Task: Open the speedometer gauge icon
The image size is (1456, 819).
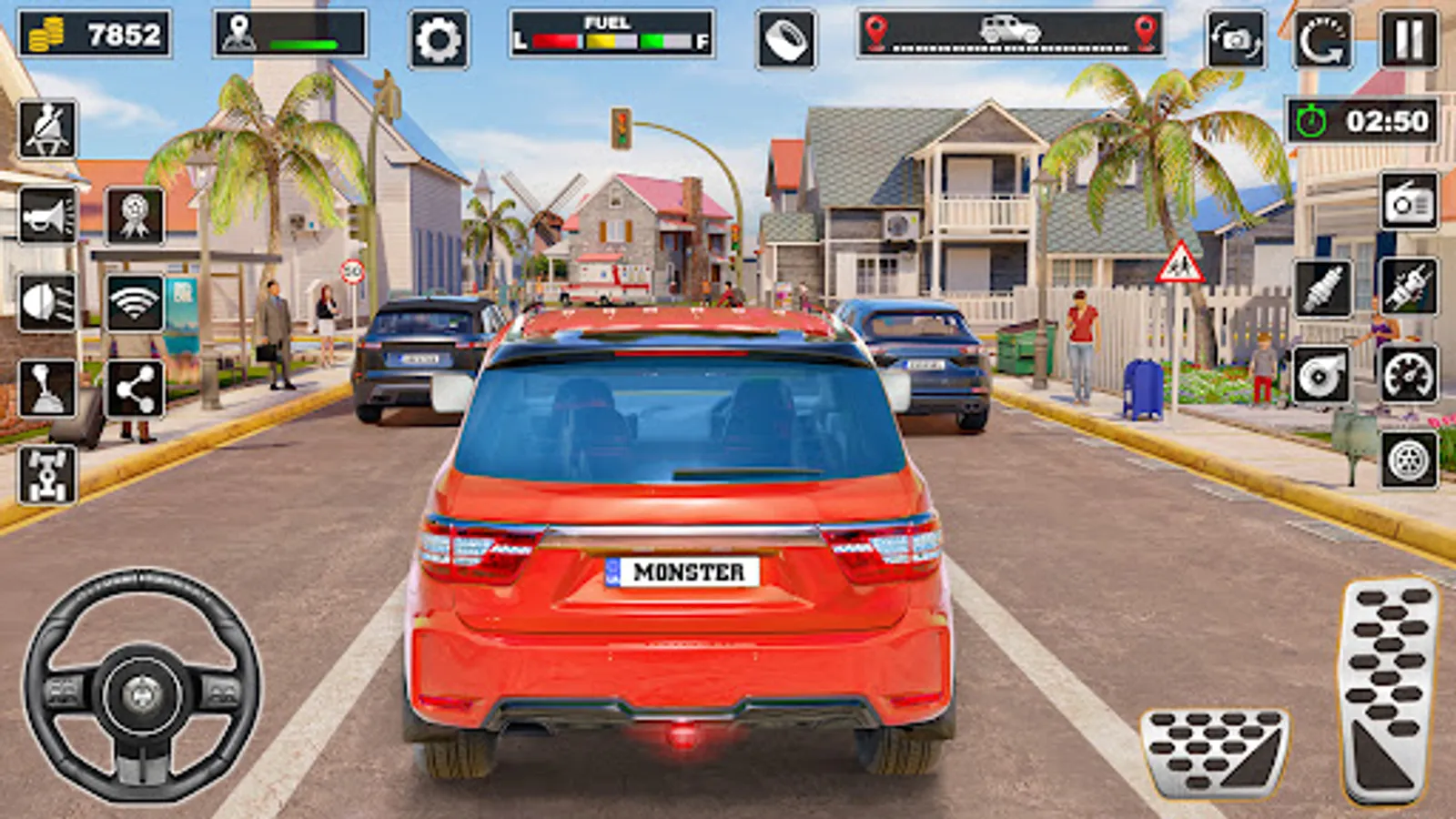Action: point(1409,374)
